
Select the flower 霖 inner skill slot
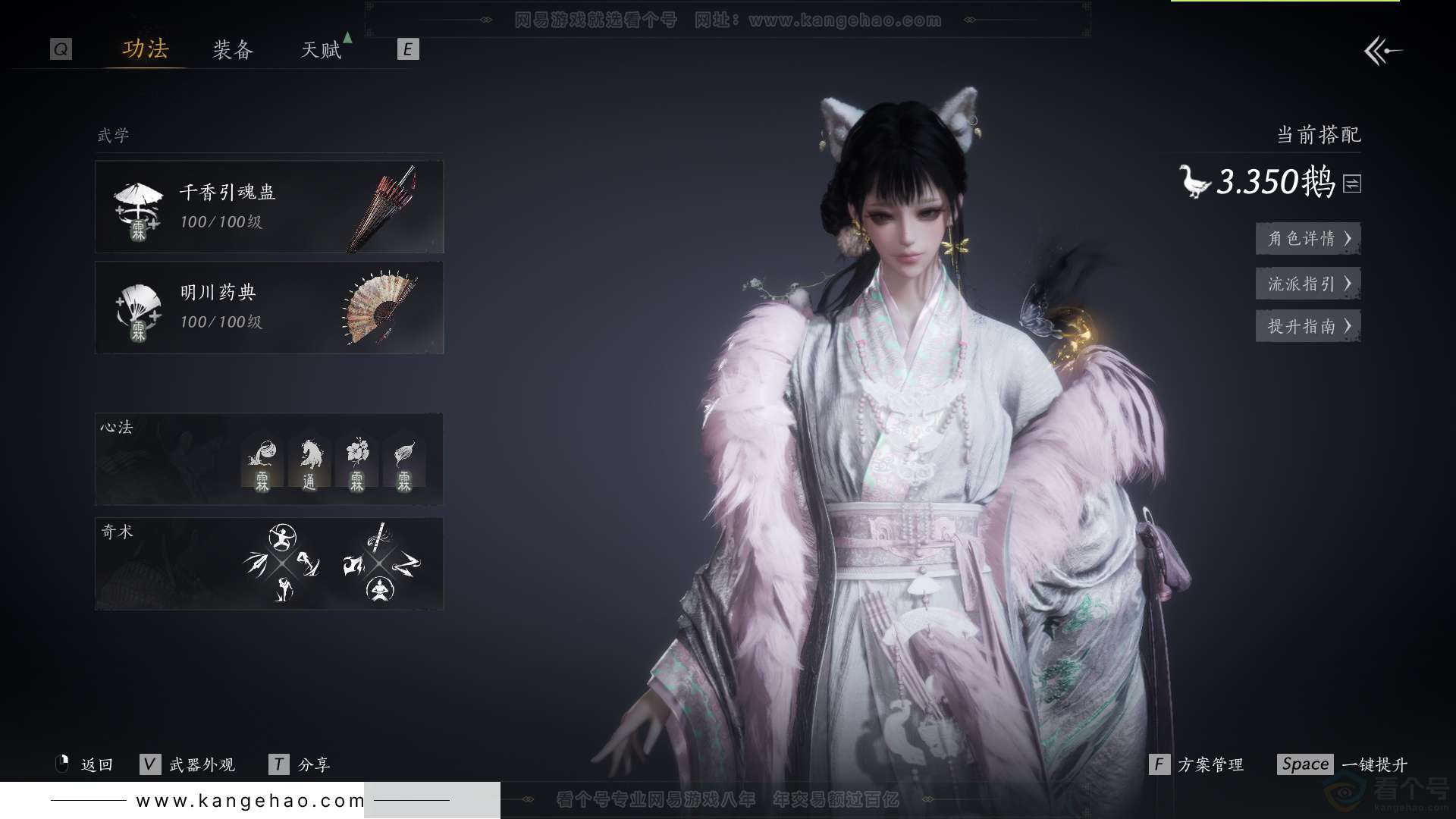[356, 463]
